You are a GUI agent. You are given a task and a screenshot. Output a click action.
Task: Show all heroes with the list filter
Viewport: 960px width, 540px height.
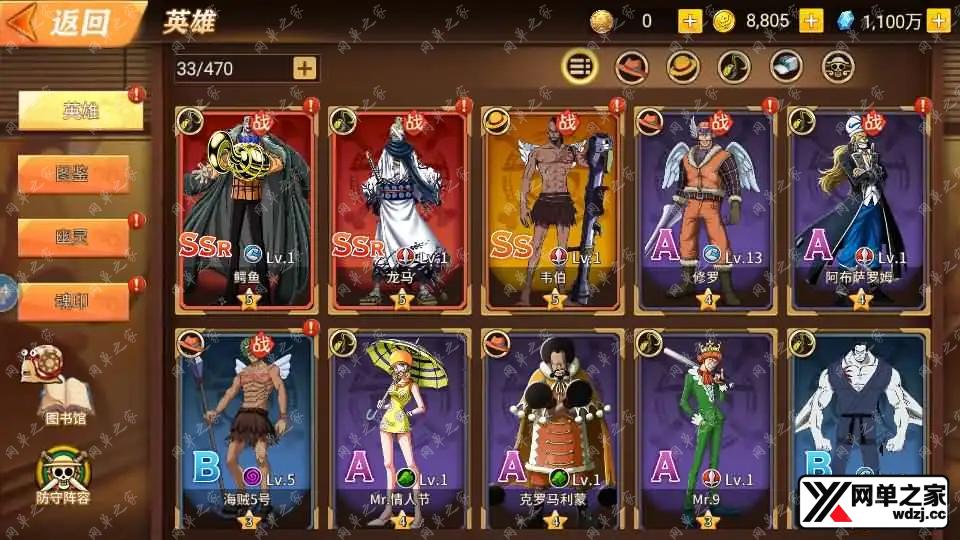point(579,67)
